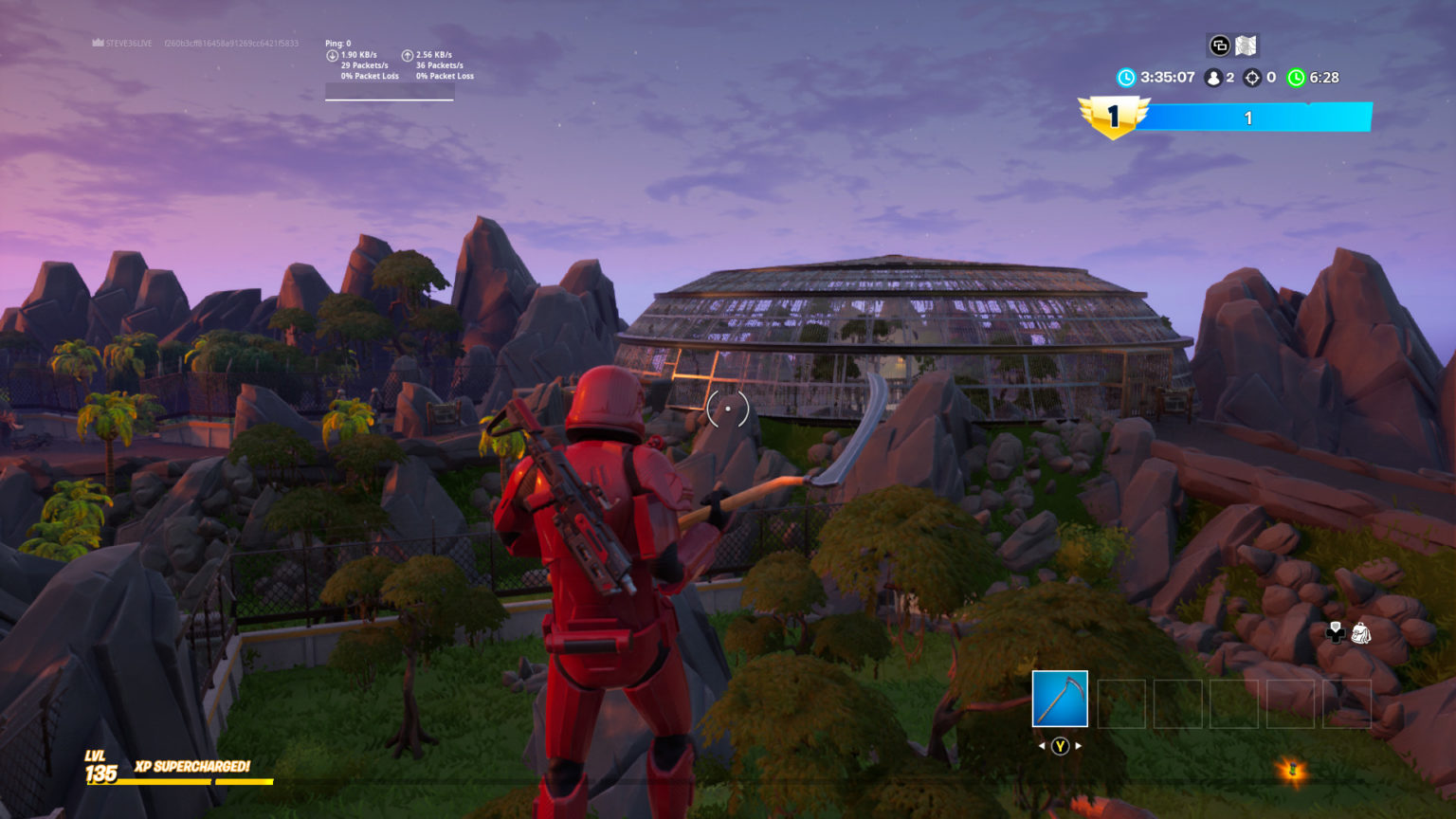This screenshot has height=819, width=1456.
Task: Toggle the last empty hotbar slot
Action: tap(1345, 703)
